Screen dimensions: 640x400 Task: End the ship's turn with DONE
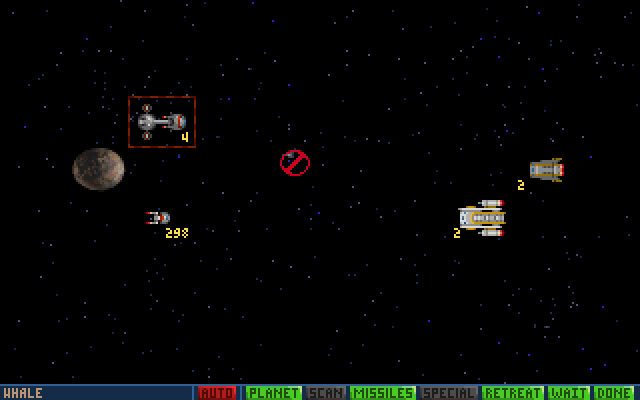click(x=614, y=393)
